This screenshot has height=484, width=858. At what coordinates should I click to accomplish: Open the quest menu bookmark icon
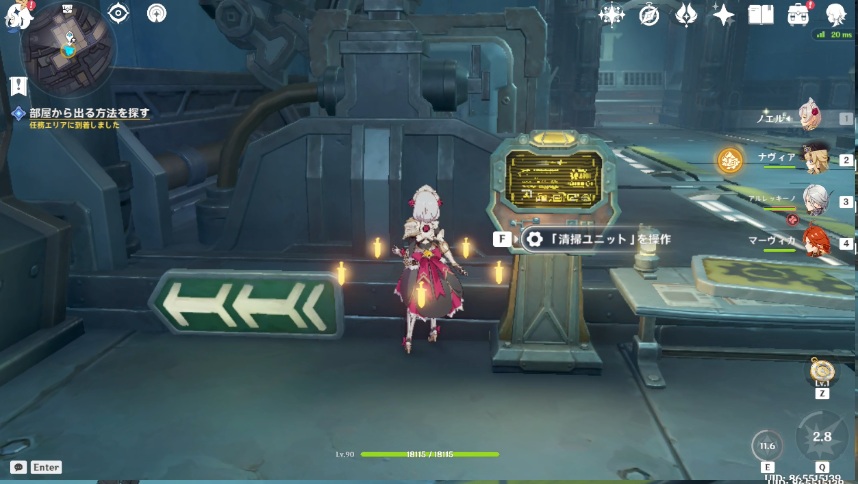point(17,86)
